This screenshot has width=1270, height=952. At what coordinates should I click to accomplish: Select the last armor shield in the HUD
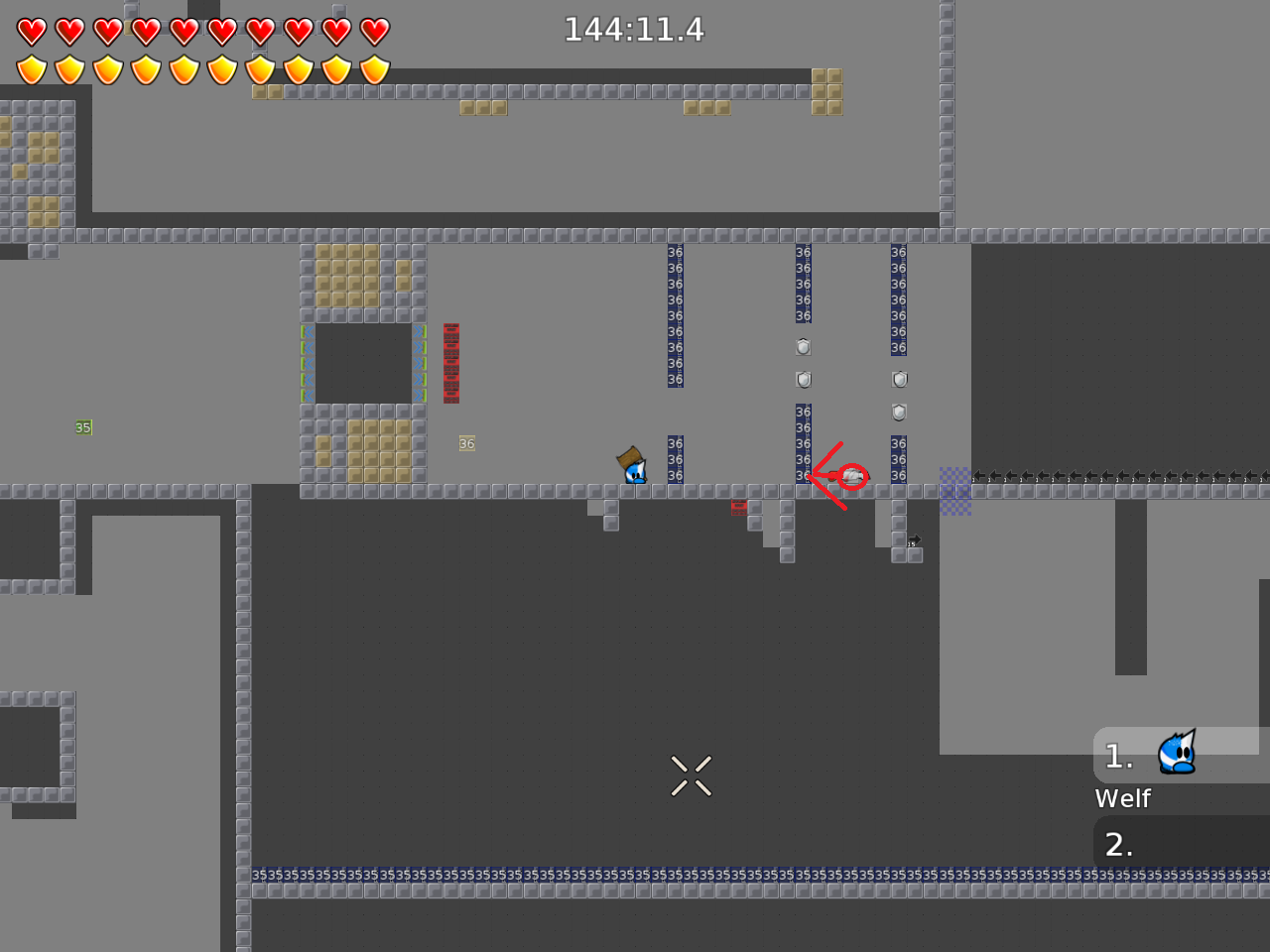click(x=373, y=69)
